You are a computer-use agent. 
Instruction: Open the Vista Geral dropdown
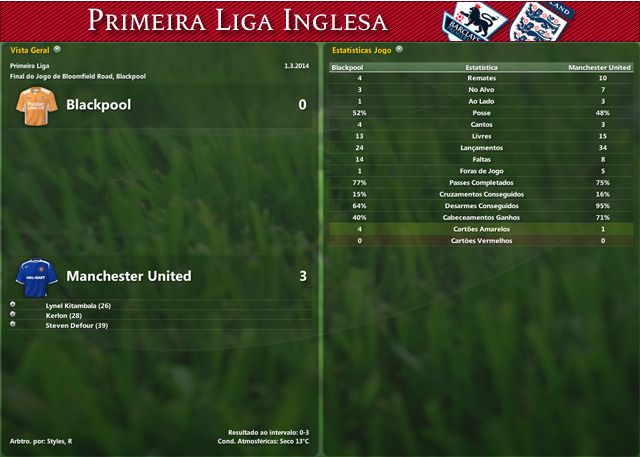point(57,48)
